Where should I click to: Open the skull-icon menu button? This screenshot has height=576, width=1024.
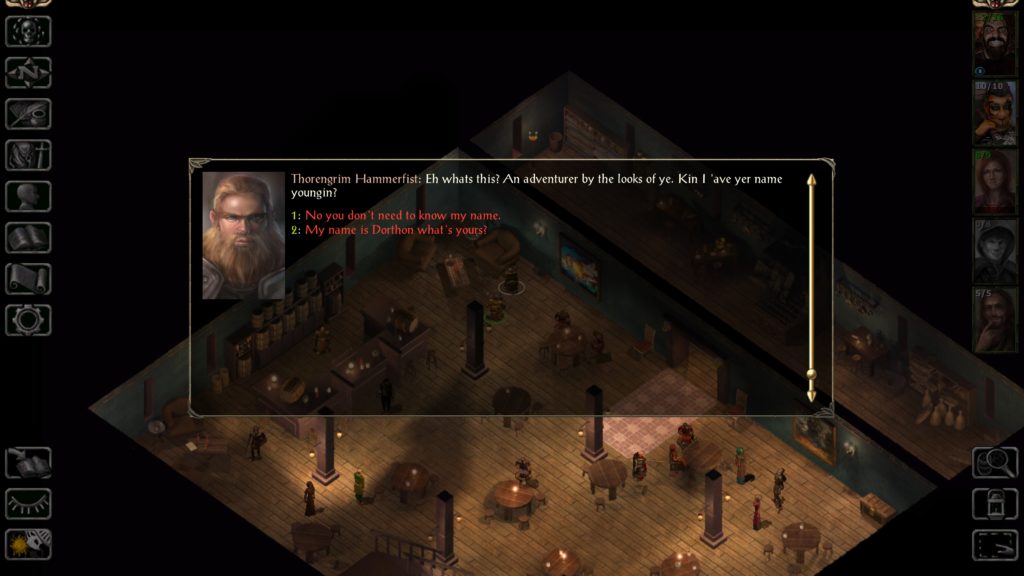[x=28, y=31]
